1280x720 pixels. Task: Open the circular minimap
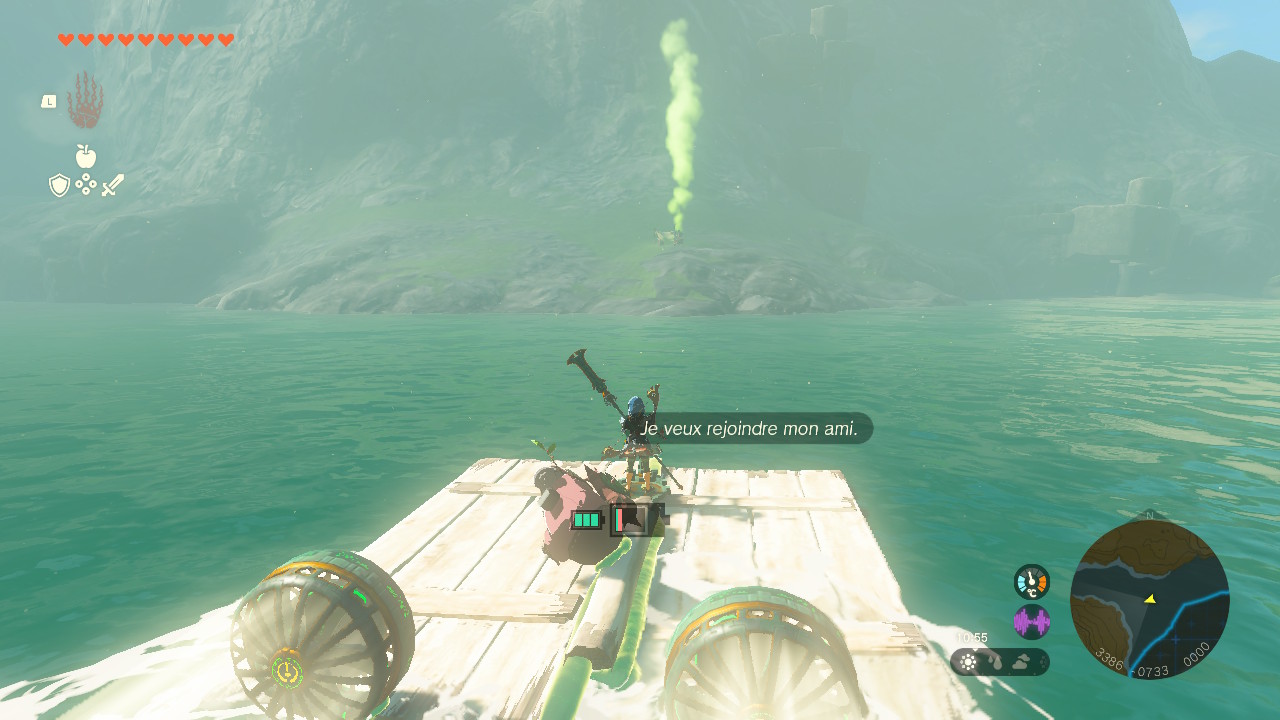click(1149, 599)
